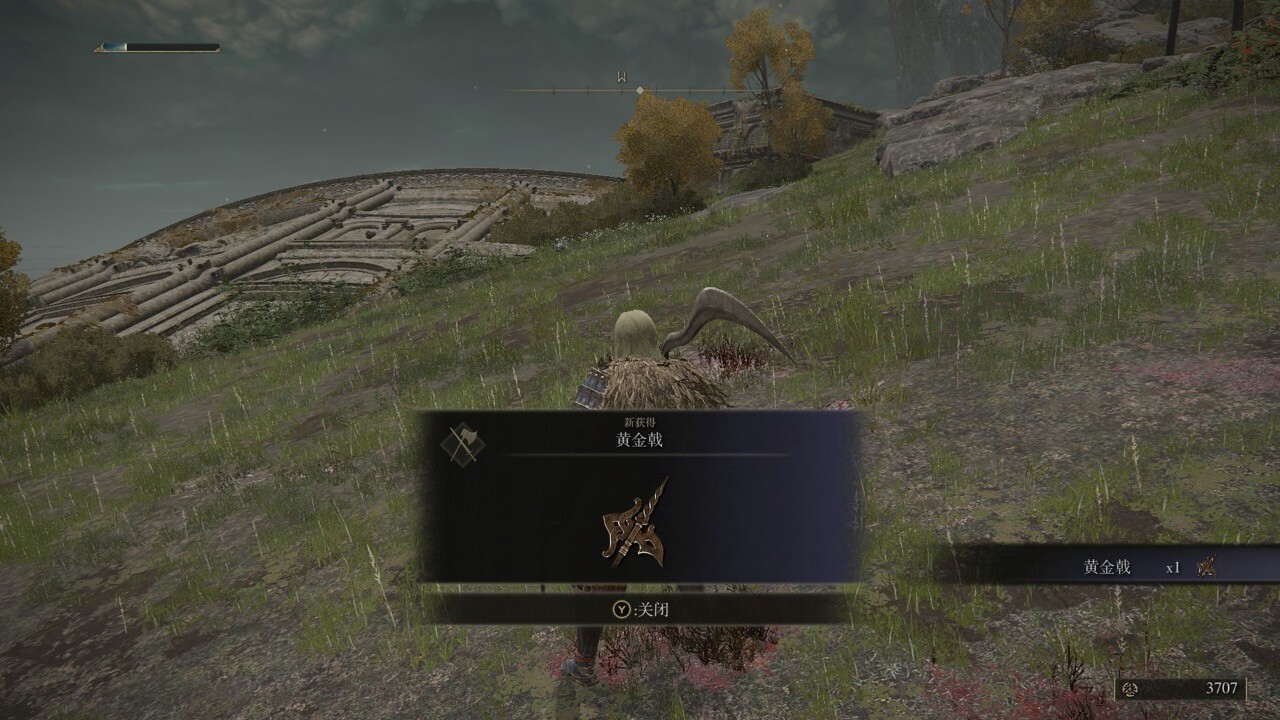
Task: Select the Golden Halberd image in the popup
Action: point(636,523)
